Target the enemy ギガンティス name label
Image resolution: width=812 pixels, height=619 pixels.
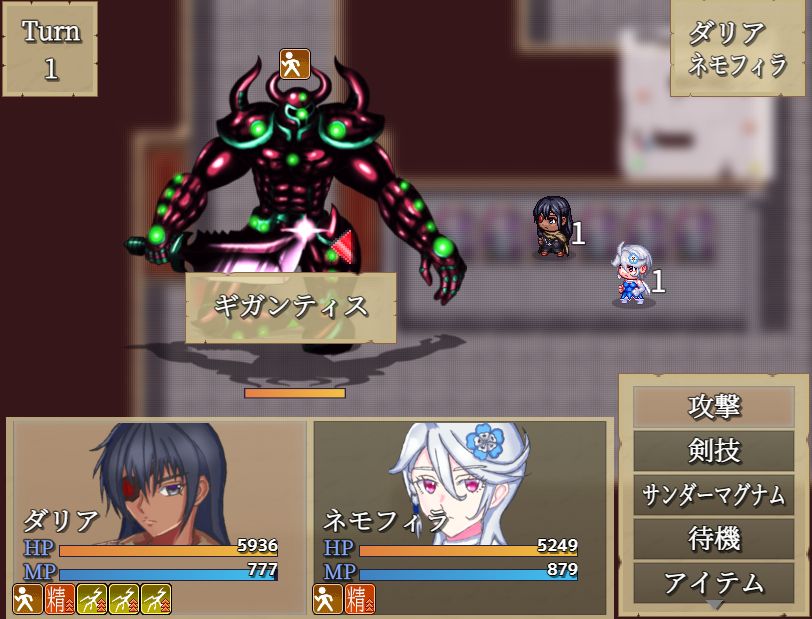(x=291, y=307)
